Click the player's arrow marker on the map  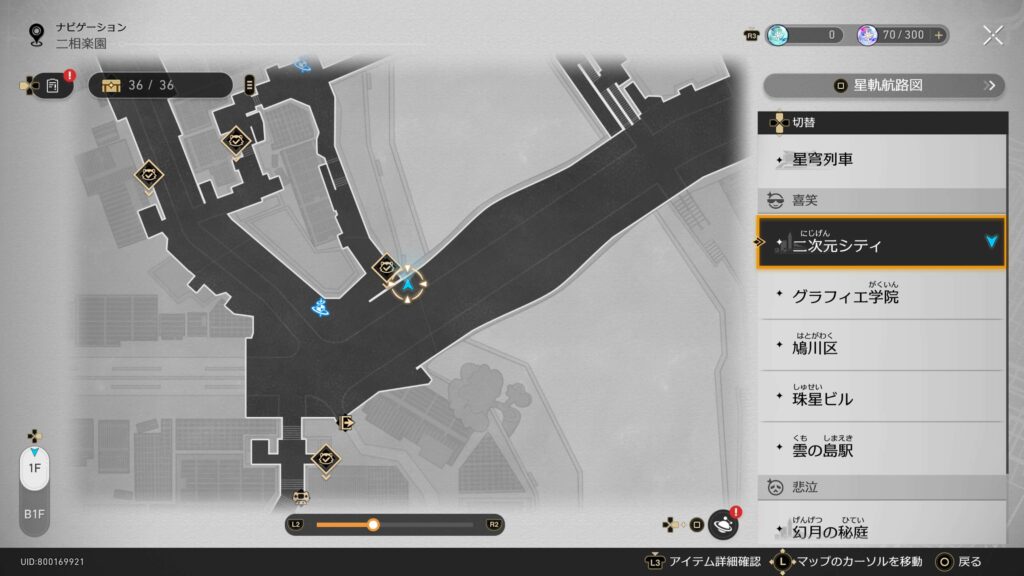[x=408, y=286]
